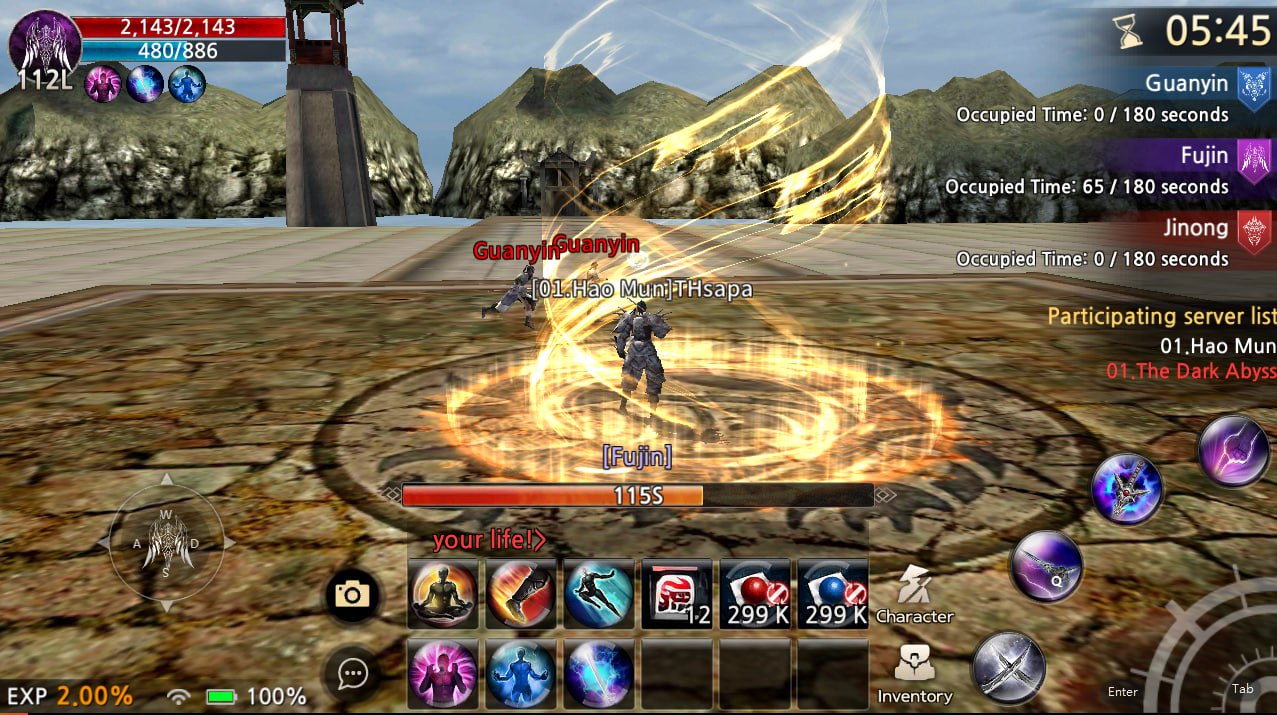Tap the crossed blades basic attack button

pyautogui.click(x=1009, y=667)
